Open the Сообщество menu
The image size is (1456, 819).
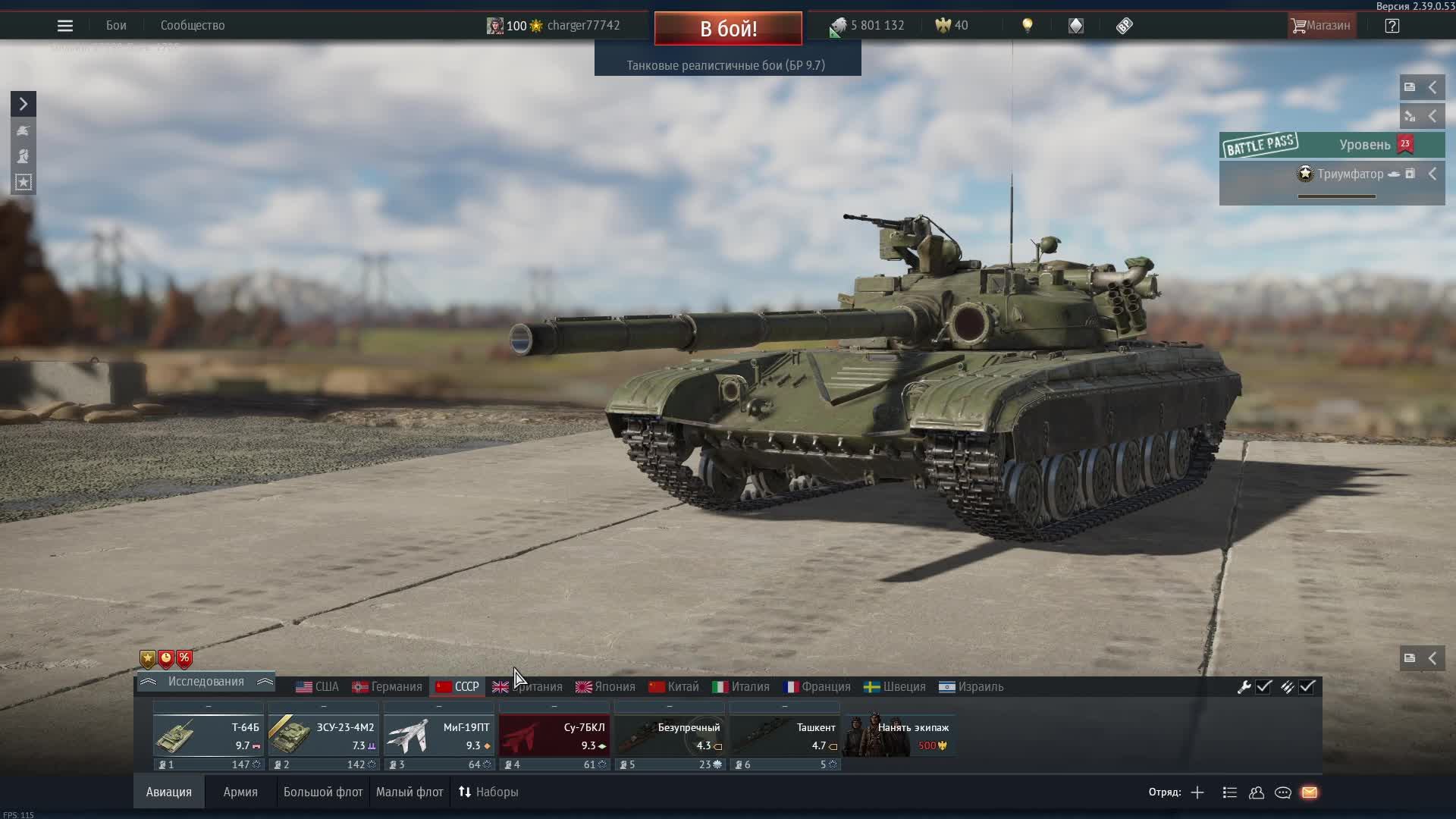pyautogui.click(x=193, y=26)
